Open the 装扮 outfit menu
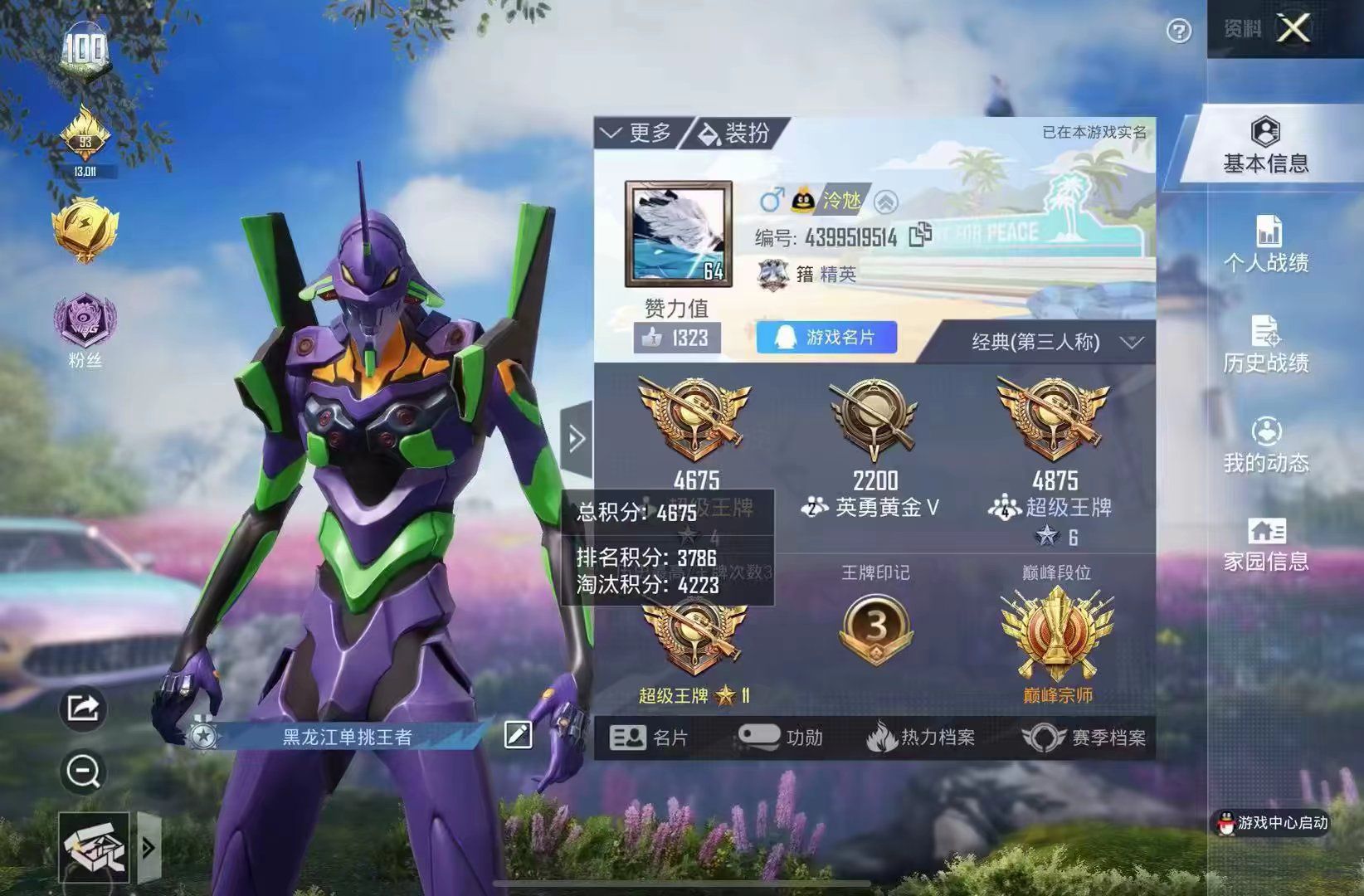Screen dimensions: 1364x896 735,133
